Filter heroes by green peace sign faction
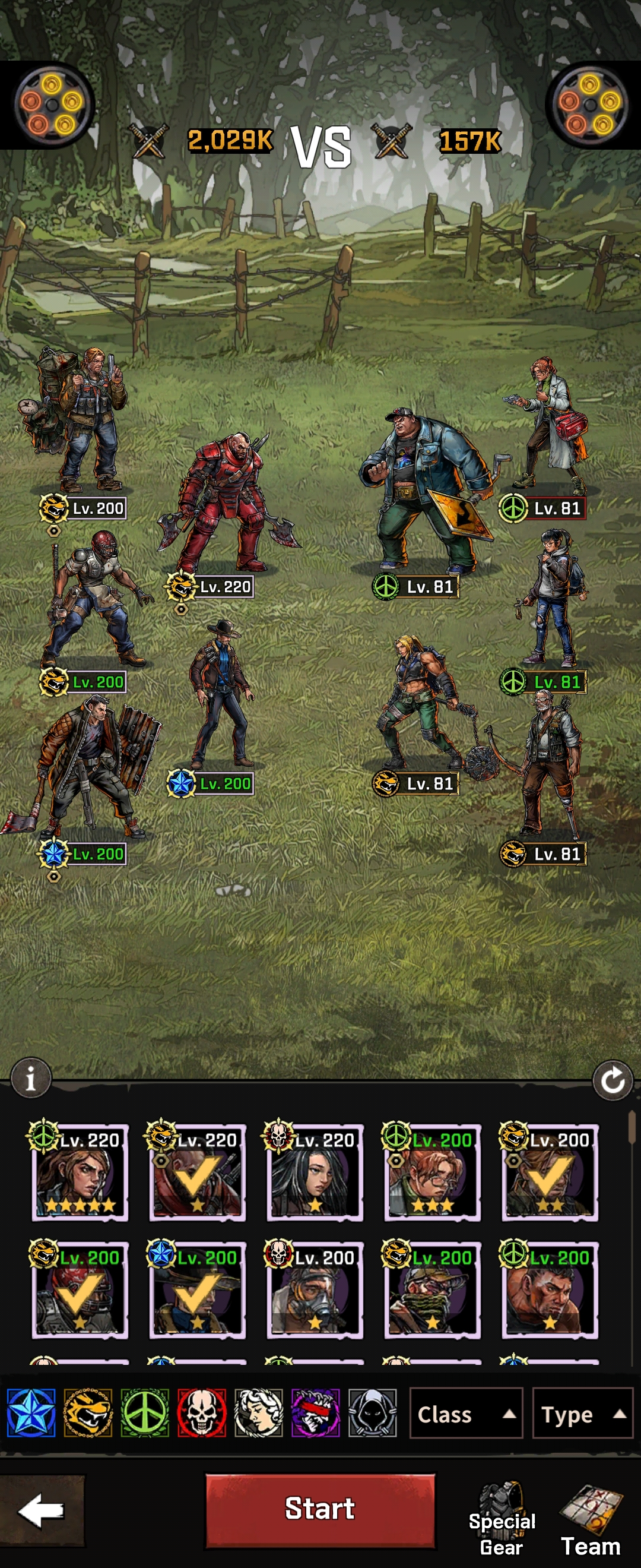Viewport: 641px width, 1568px height. pyautogui.click(x=145, y=1413)
